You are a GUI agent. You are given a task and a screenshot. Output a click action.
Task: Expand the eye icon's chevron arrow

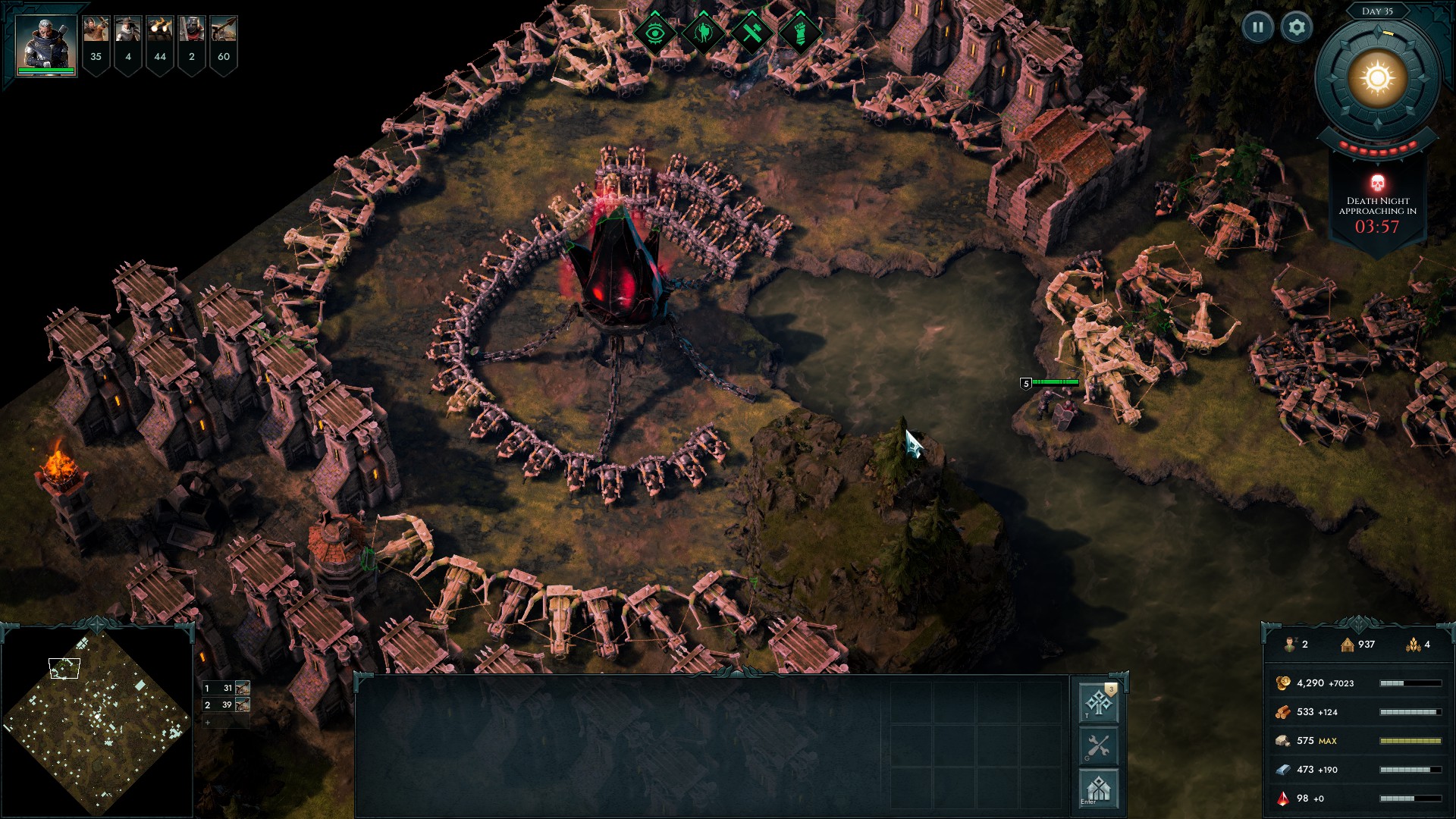click(x=655, y=14)
